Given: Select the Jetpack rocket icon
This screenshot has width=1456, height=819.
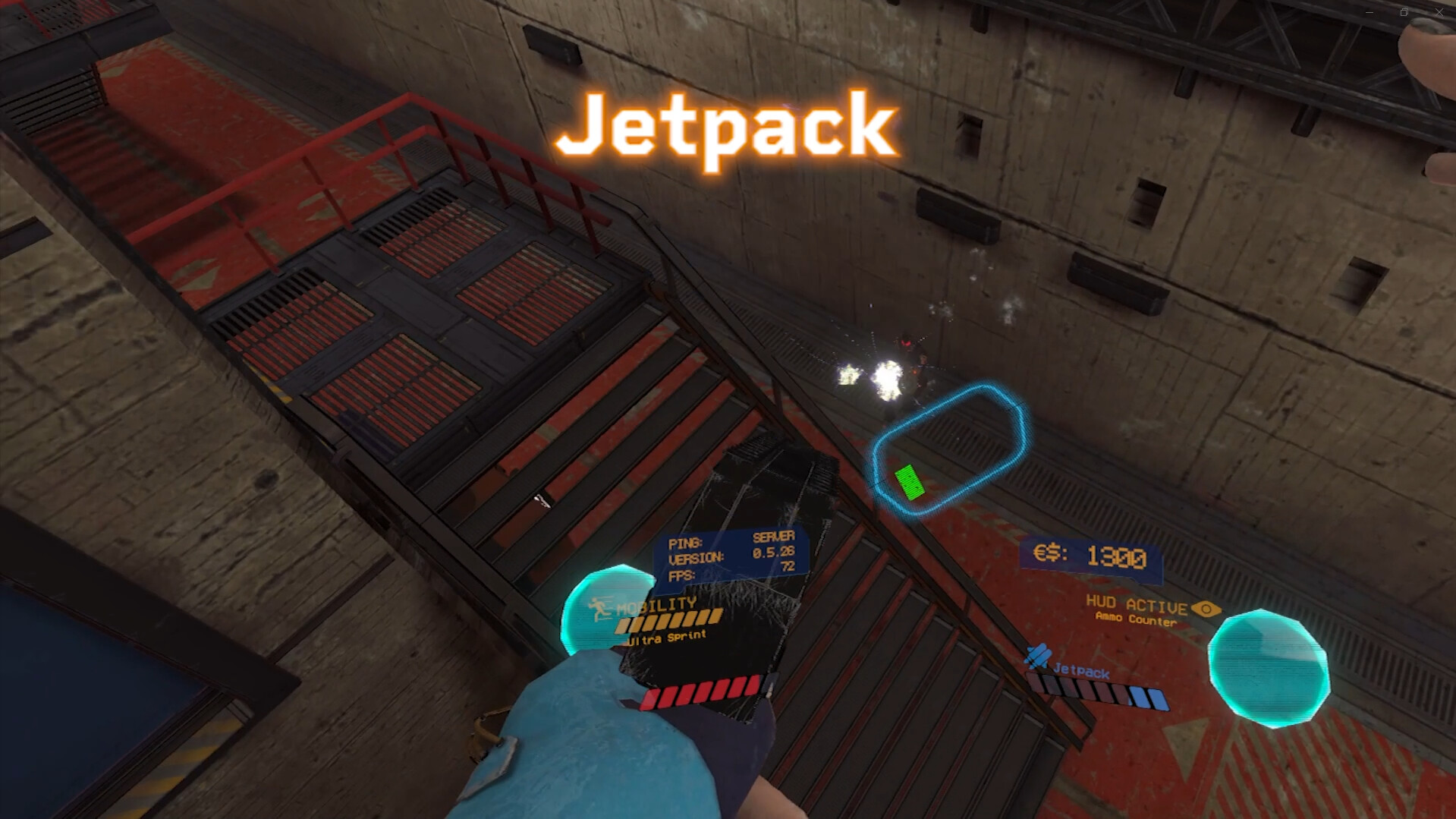Looking at the screenshot, I should coord(1036,656).
